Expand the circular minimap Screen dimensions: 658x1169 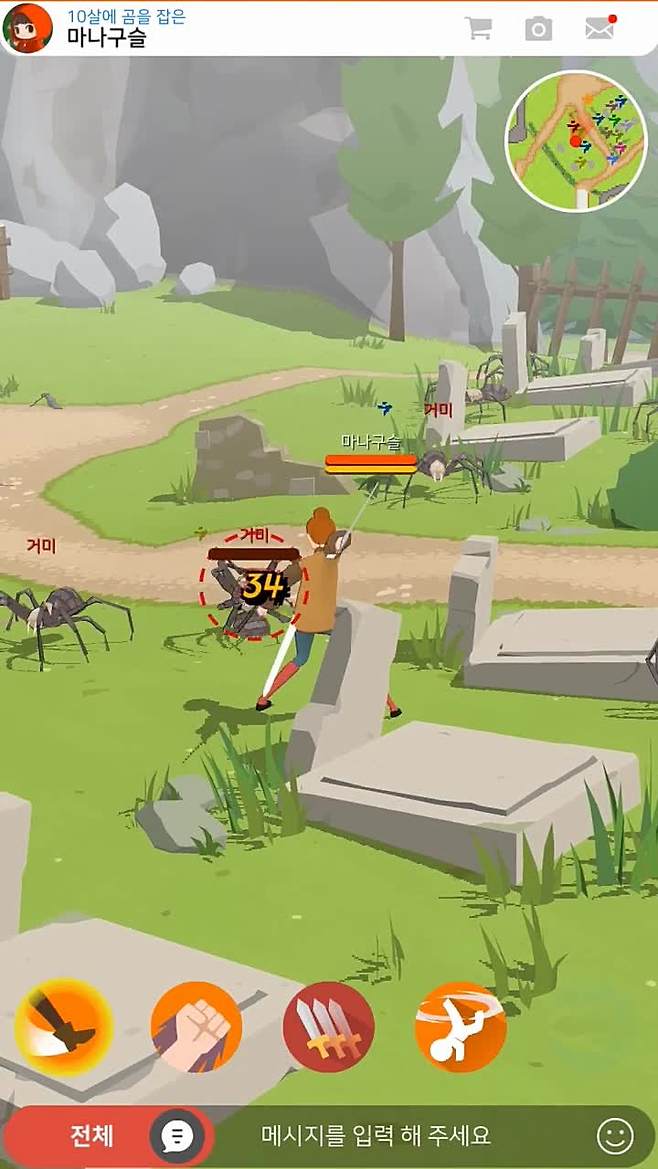pos(575,141)
